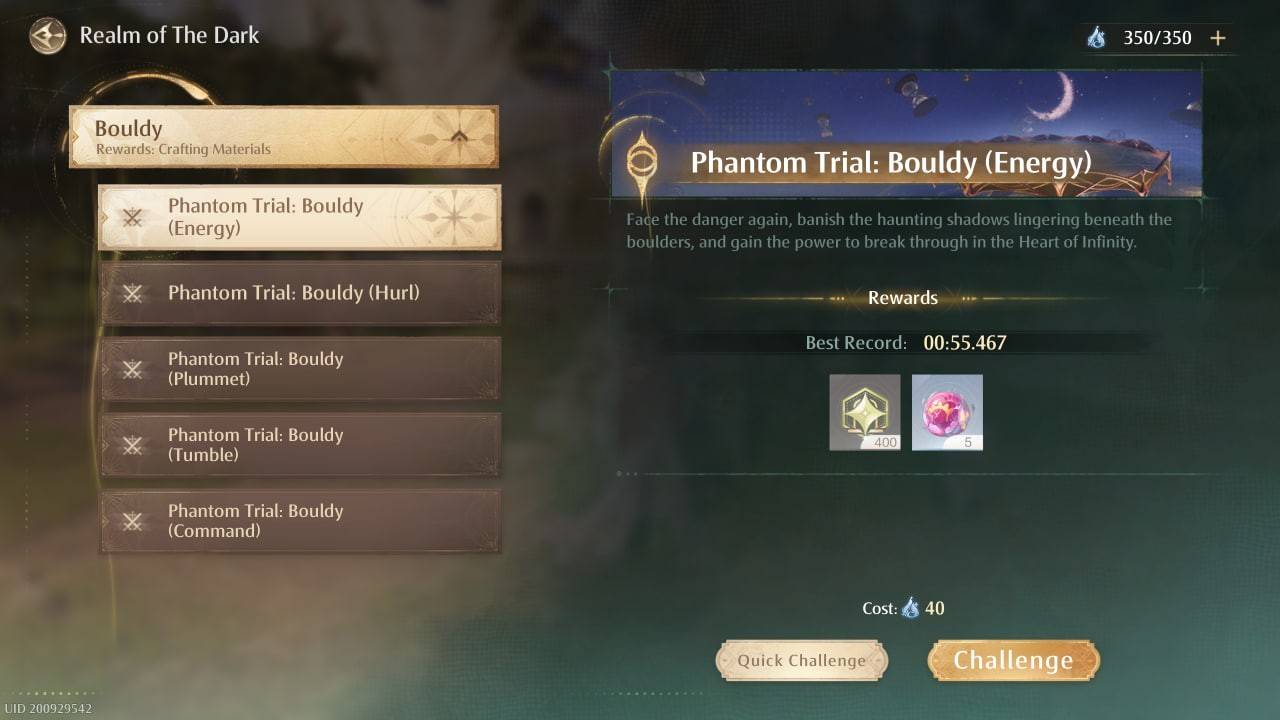1280x720 pixels.
Task: Click the trial icon on Phantom Trial: Bouldy (Plummet)
Action: (x=132, y=369)
